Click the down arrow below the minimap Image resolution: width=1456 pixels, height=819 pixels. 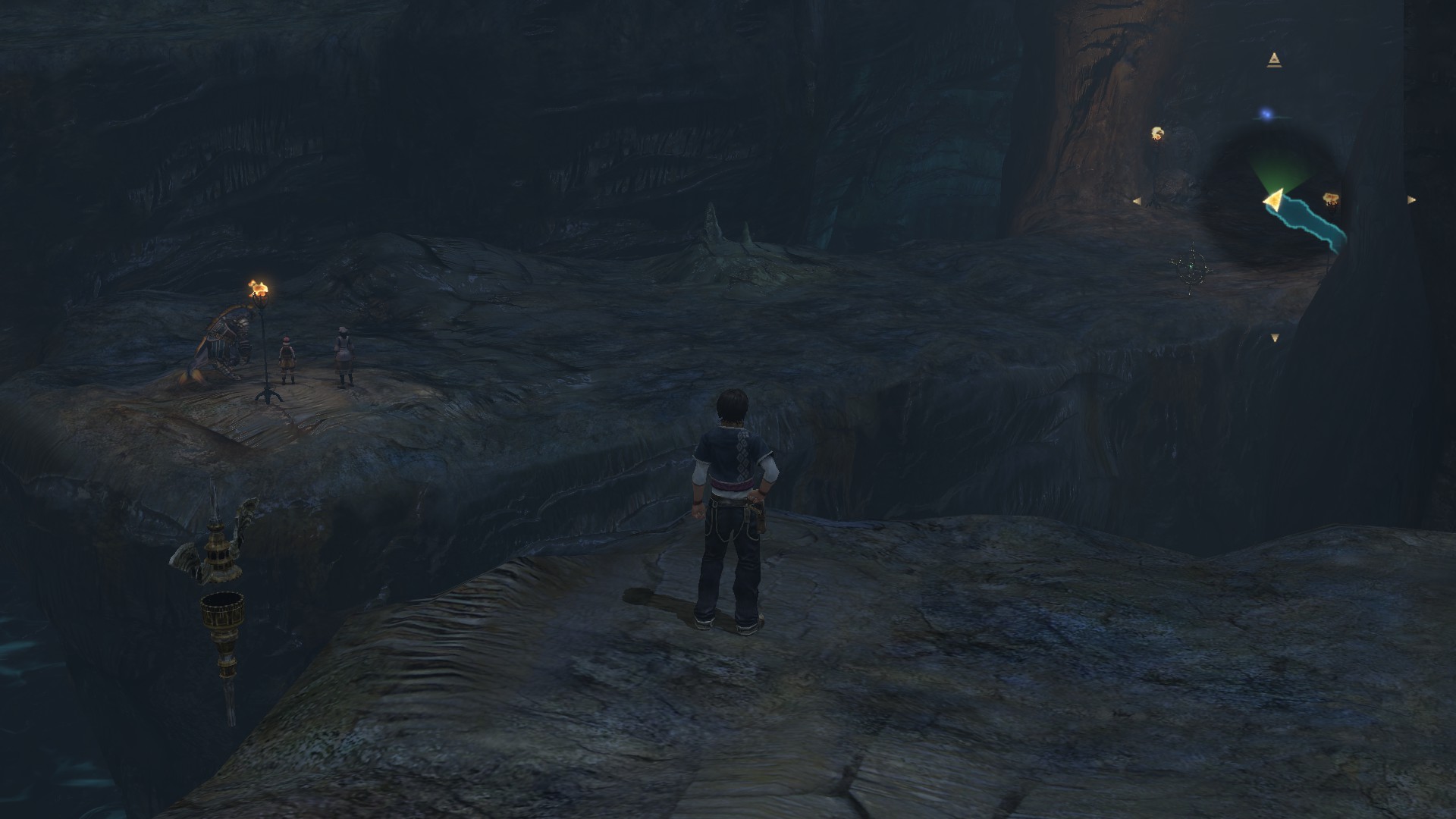coord(1275,338)
